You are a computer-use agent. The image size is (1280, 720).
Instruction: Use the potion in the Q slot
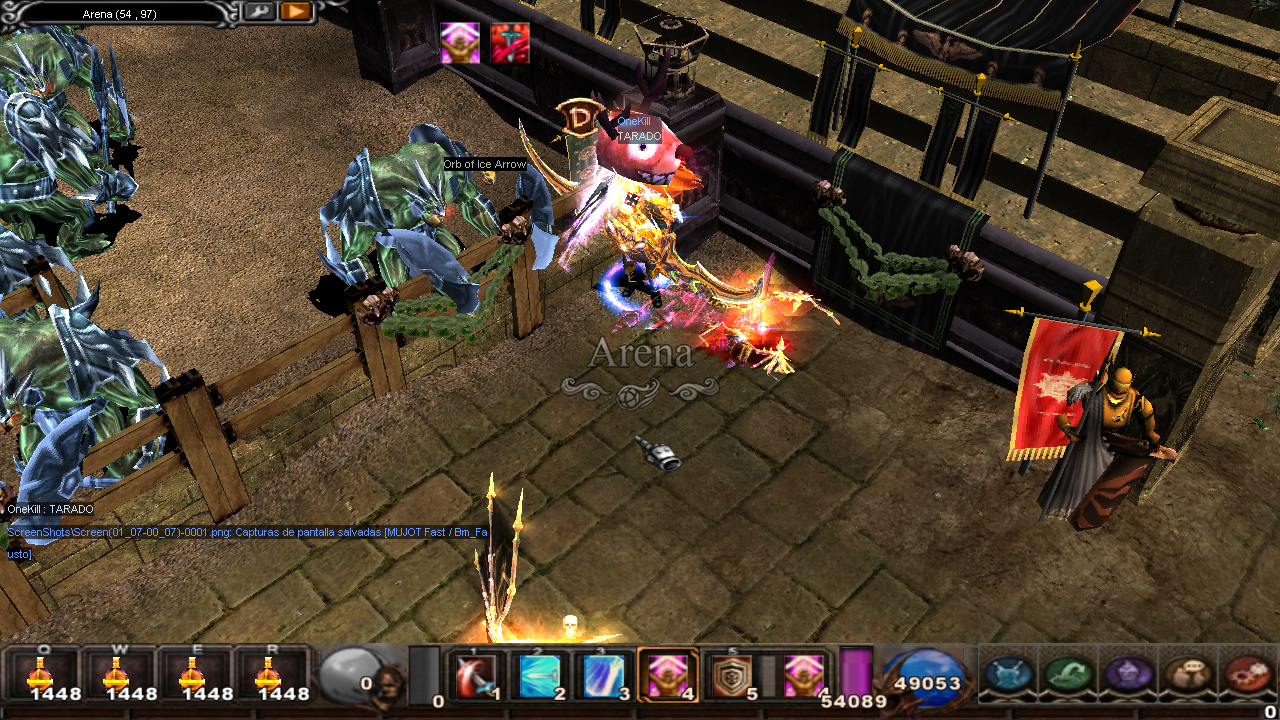(41, 674)
